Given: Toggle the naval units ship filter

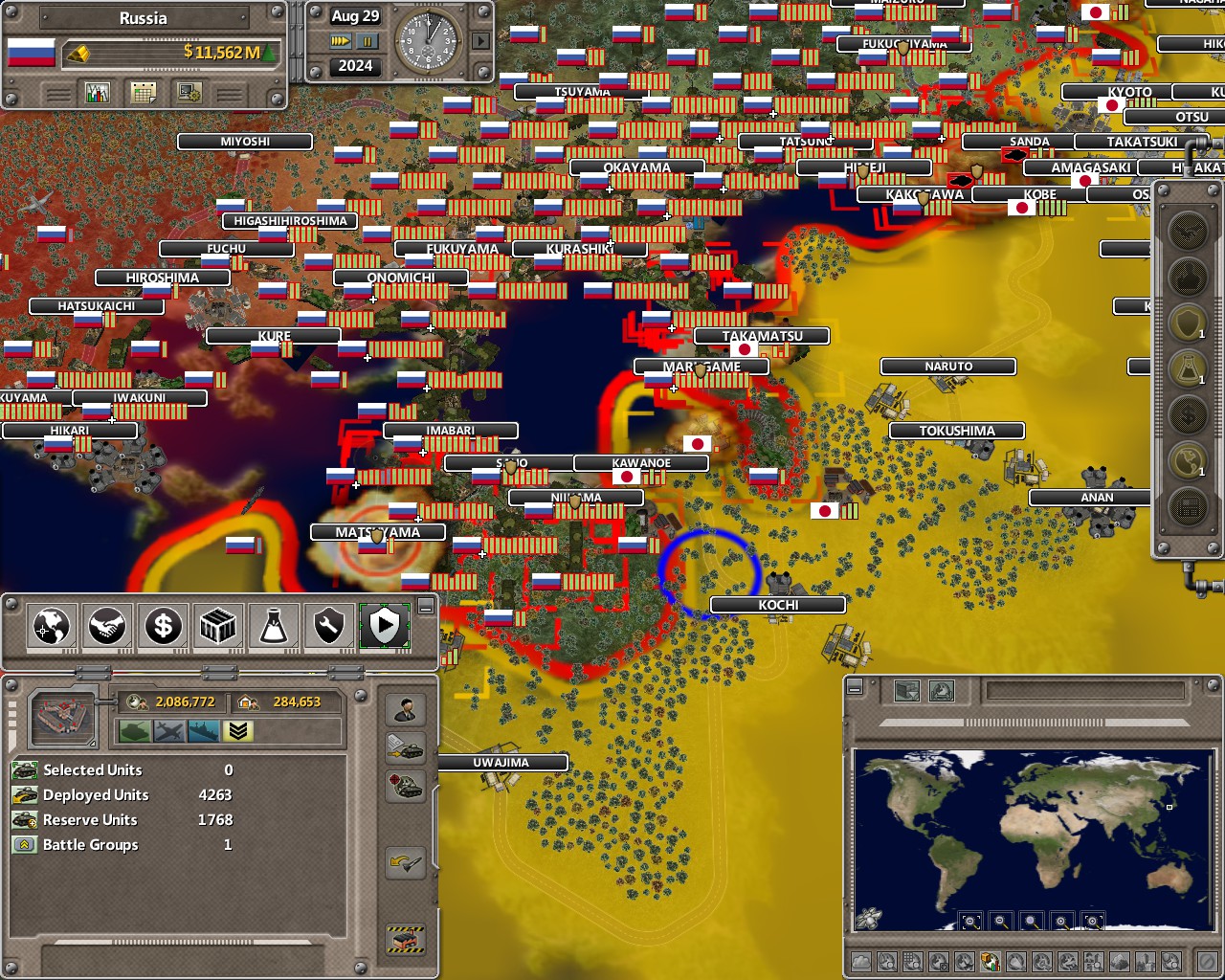Looking at the screenshot, I should (x=201, y=729).
